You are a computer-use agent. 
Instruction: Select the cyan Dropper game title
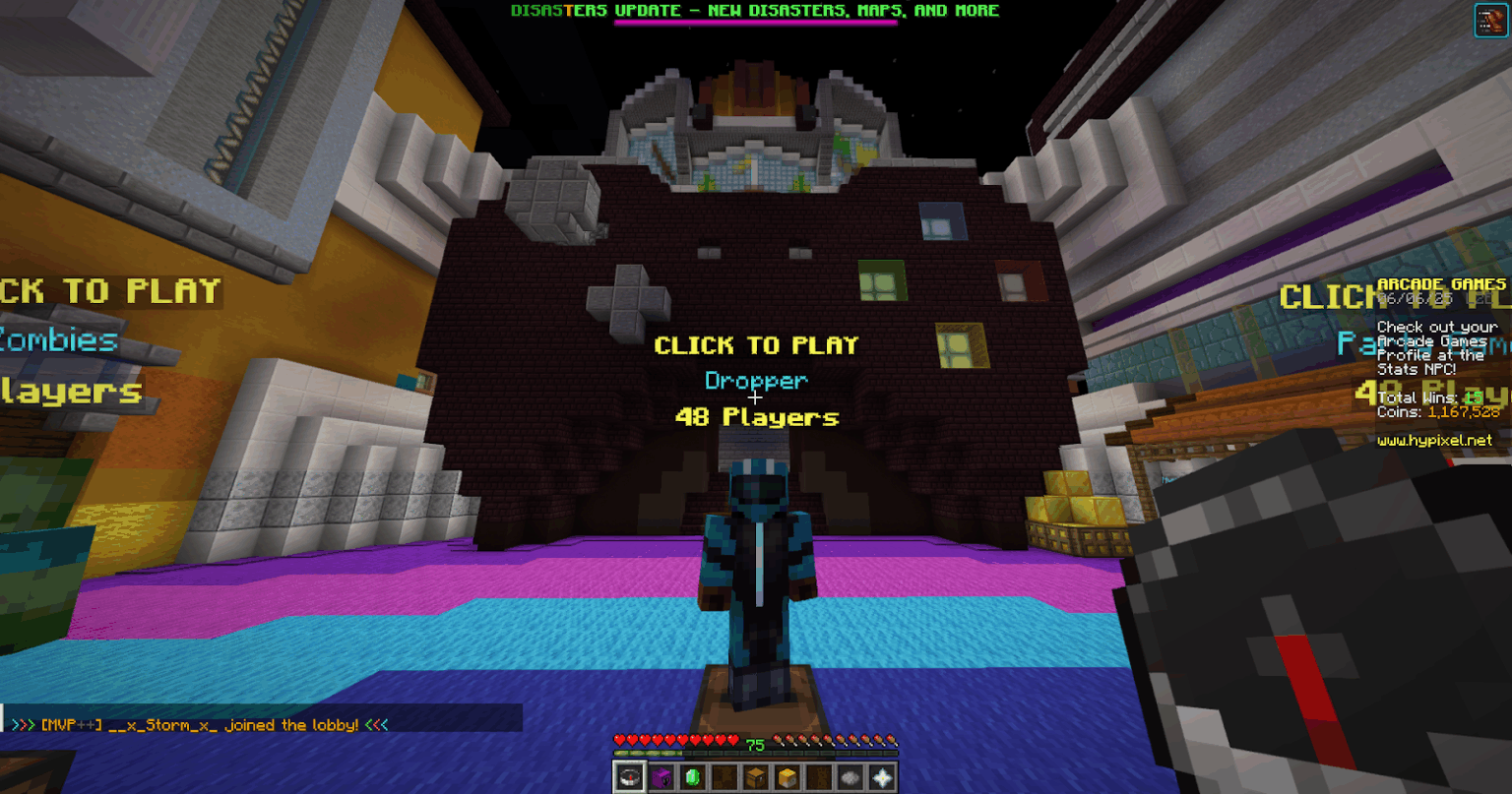coord(754,381)
